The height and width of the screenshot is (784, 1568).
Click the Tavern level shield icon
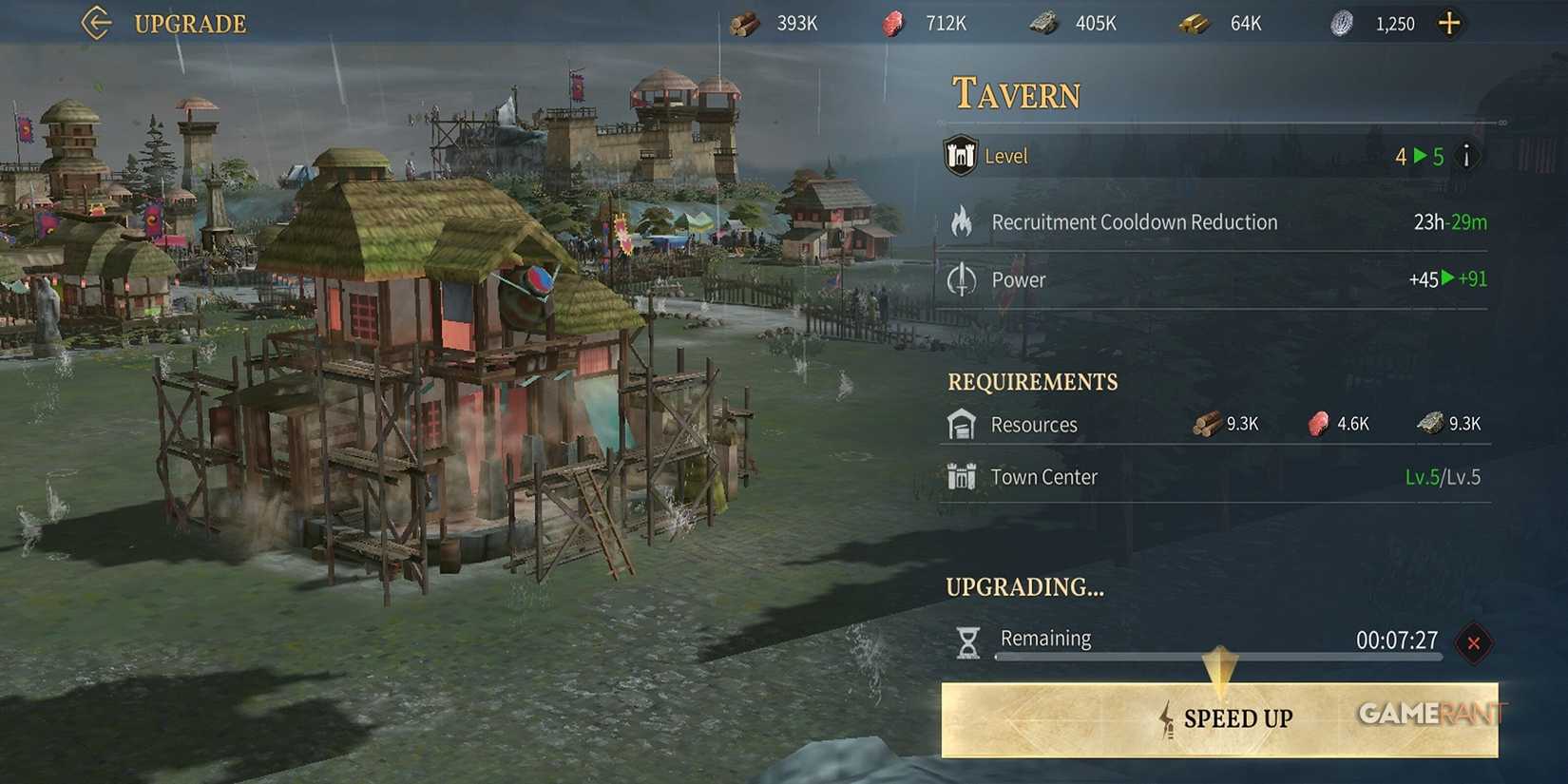point(960,155)
